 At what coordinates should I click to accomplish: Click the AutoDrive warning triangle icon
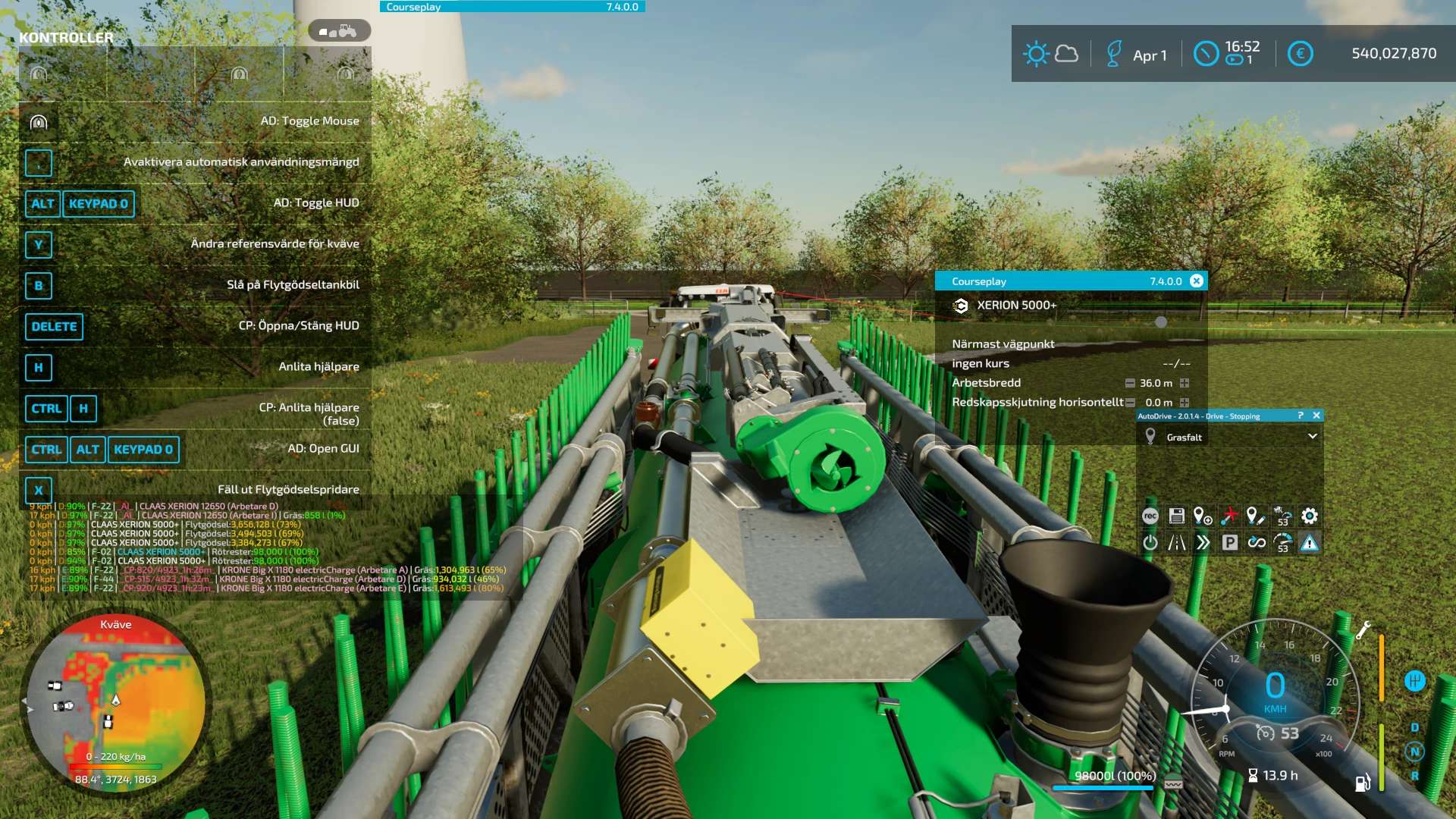[1310, 543]
